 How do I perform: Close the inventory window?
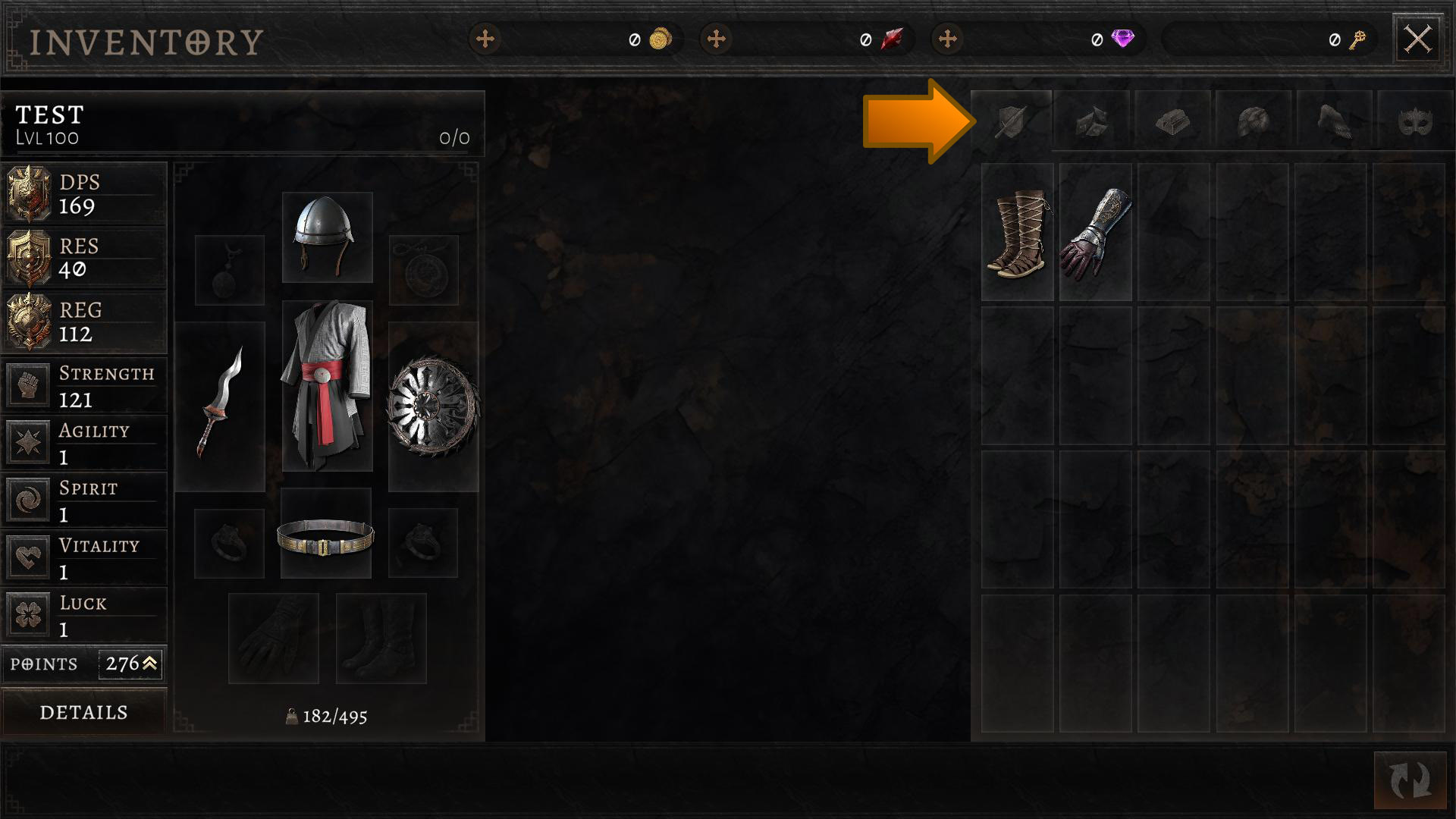pos(1417,39)
